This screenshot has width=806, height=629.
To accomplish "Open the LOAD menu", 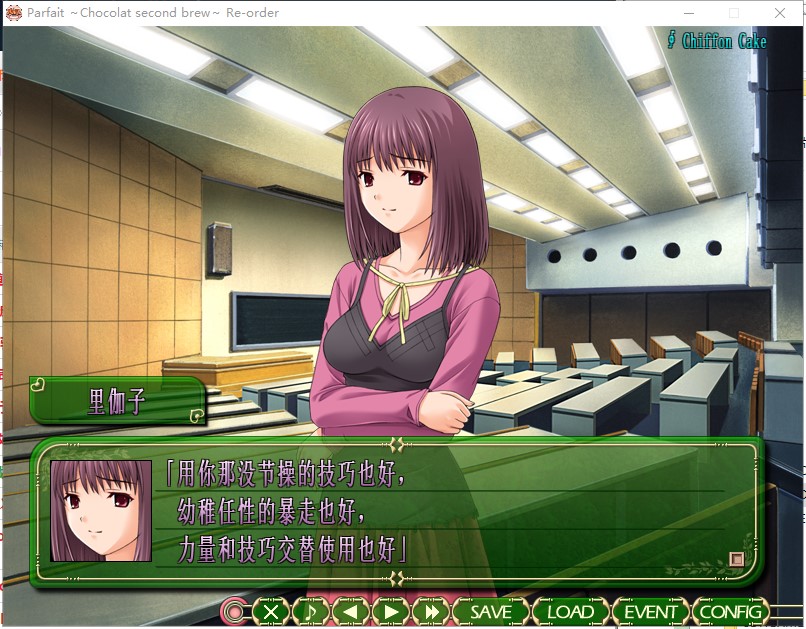I will pyautogui.click(x=570, y=611).
